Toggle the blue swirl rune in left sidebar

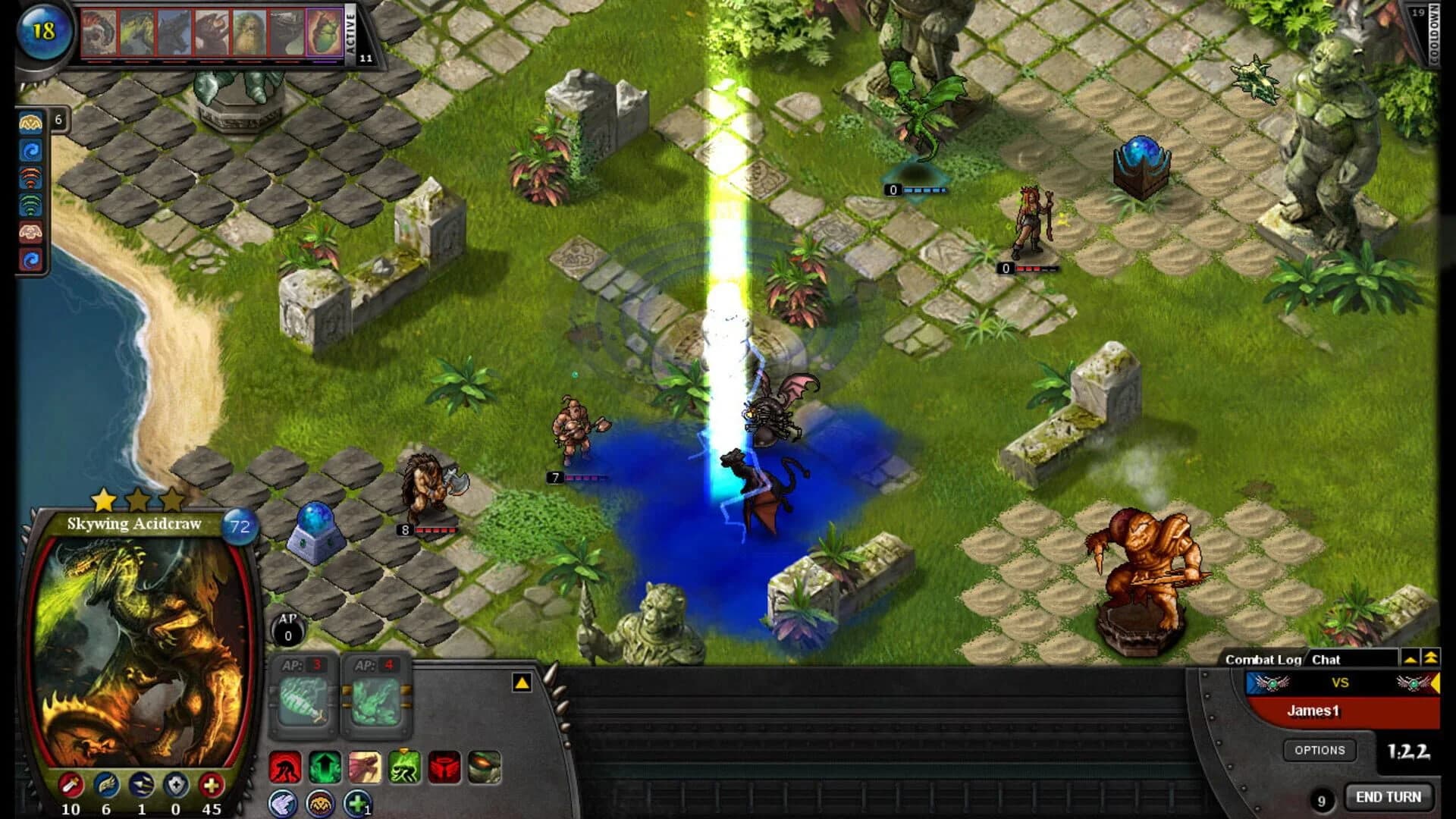31,150
